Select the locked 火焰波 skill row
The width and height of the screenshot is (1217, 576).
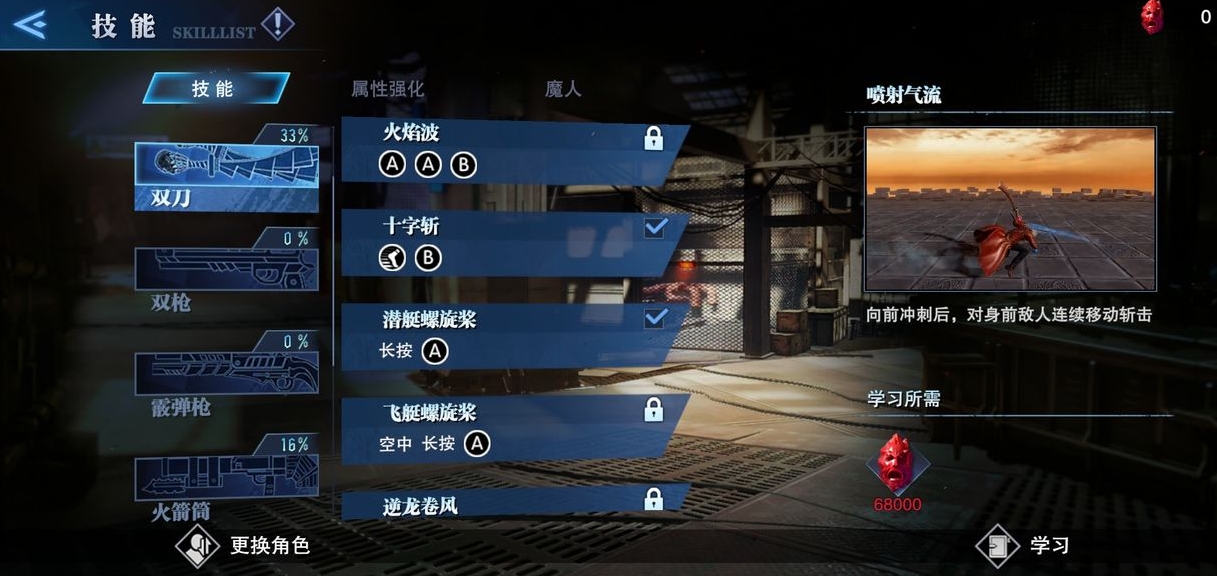pyautogui.click(x=514, y=149)
